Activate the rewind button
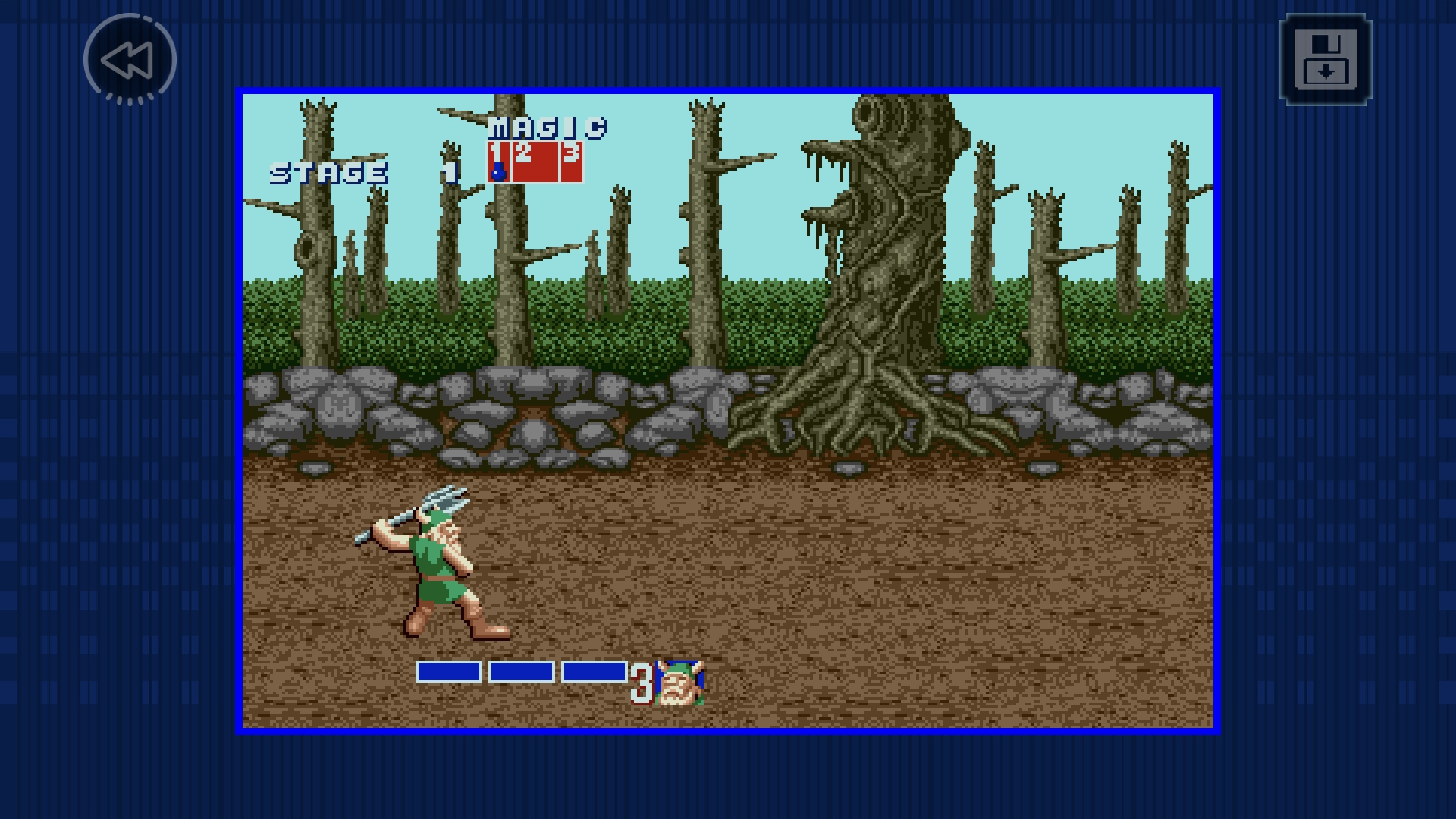This screenshot has height=819, width=1456. 130,60
